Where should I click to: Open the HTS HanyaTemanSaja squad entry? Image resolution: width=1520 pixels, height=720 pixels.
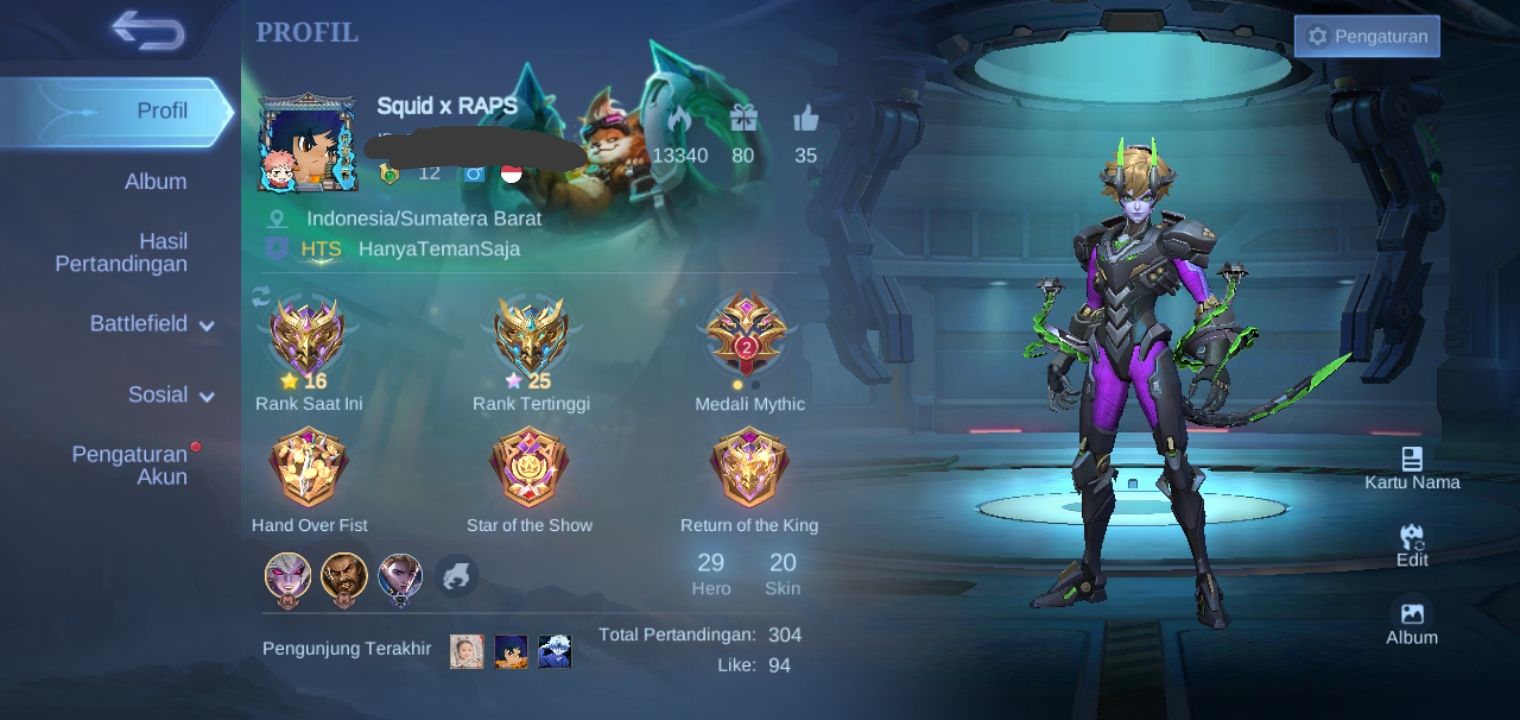coord(410,249)
